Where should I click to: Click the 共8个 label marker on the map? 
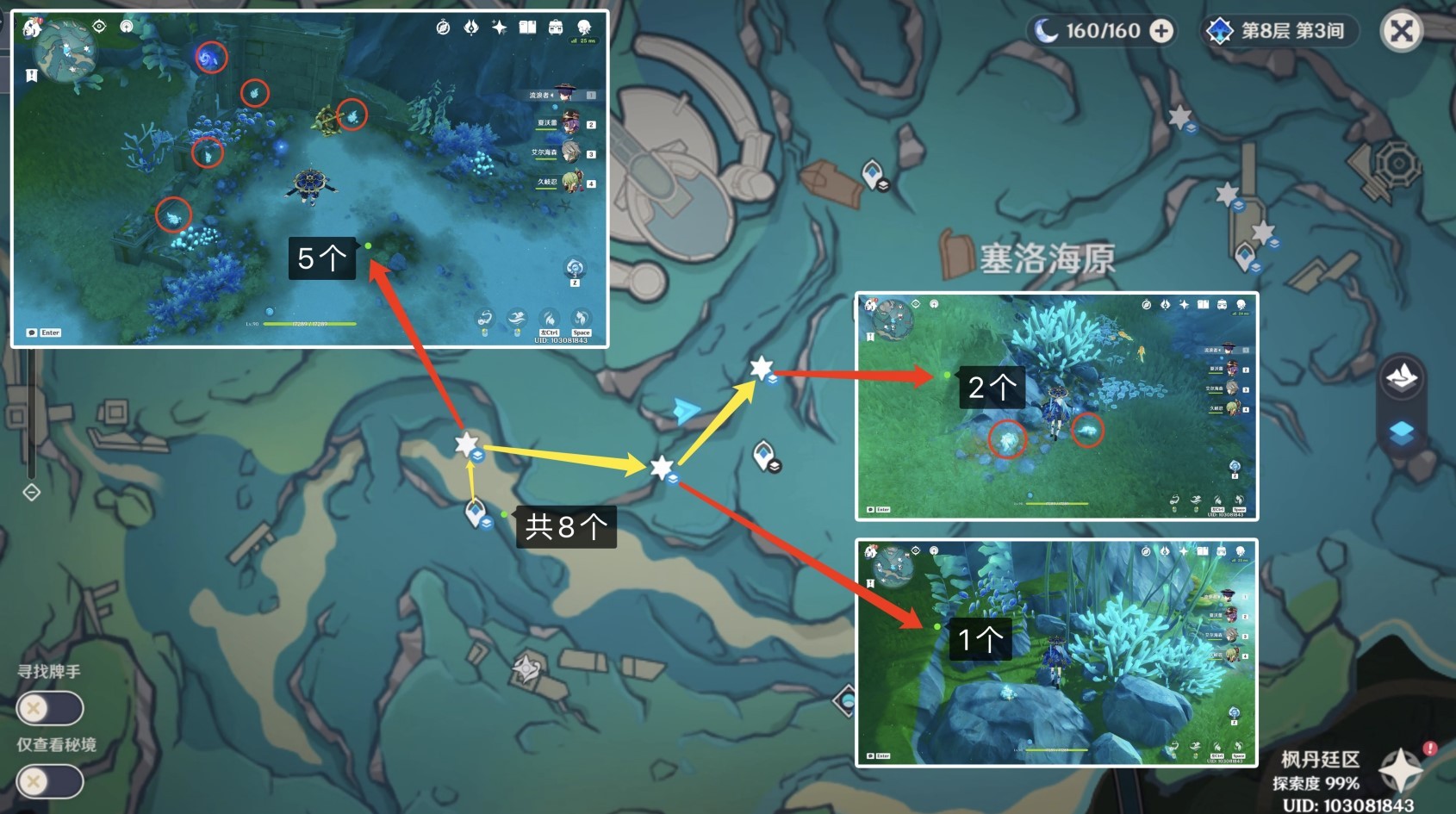(568, 525)
